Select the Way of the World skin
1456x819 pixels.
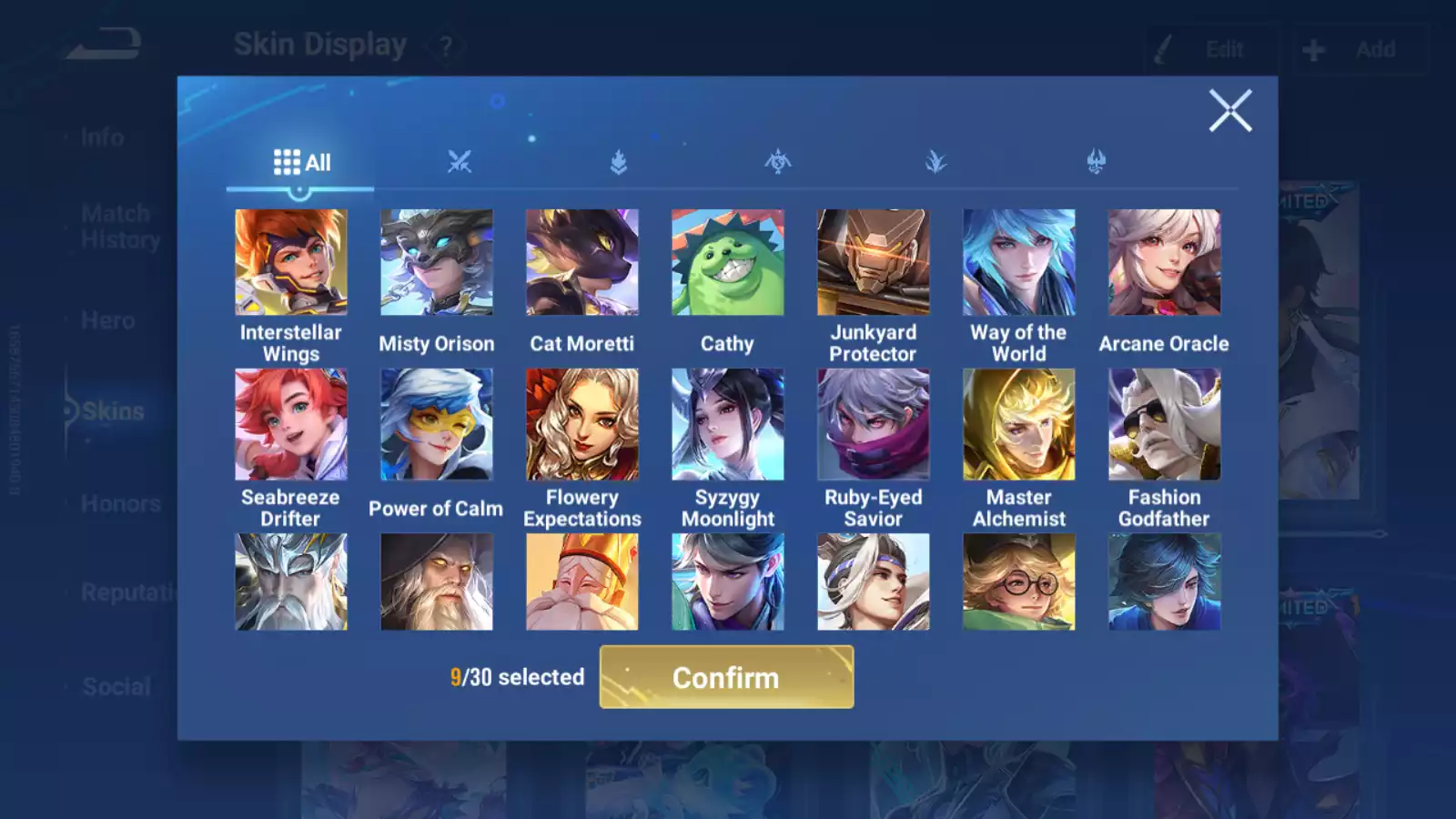(1019, 263)
